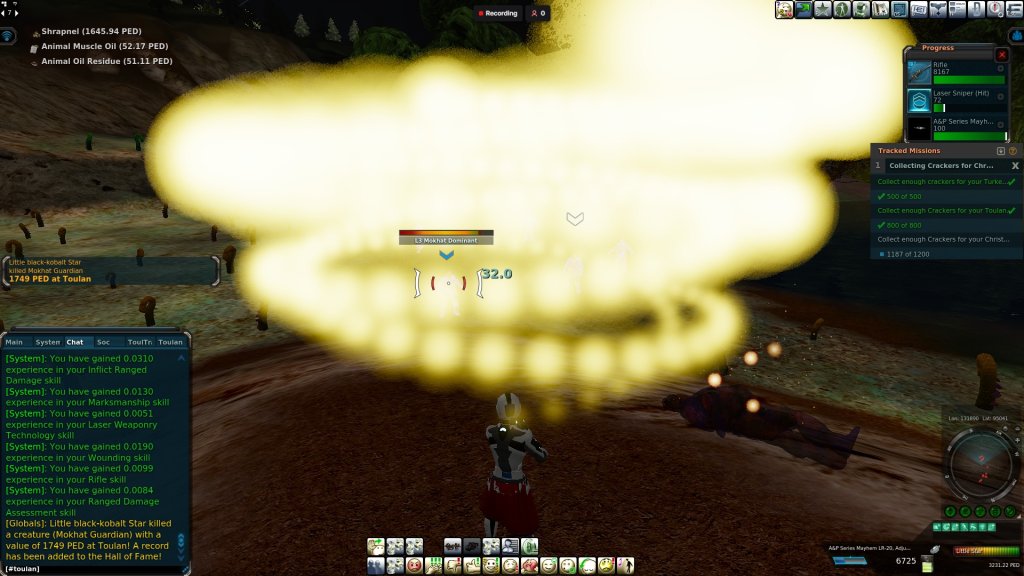Screen dimensions: 1024x576
Task: Select the Laser Sniper (Hit) progress entry
Action: [x=955, y=100]
